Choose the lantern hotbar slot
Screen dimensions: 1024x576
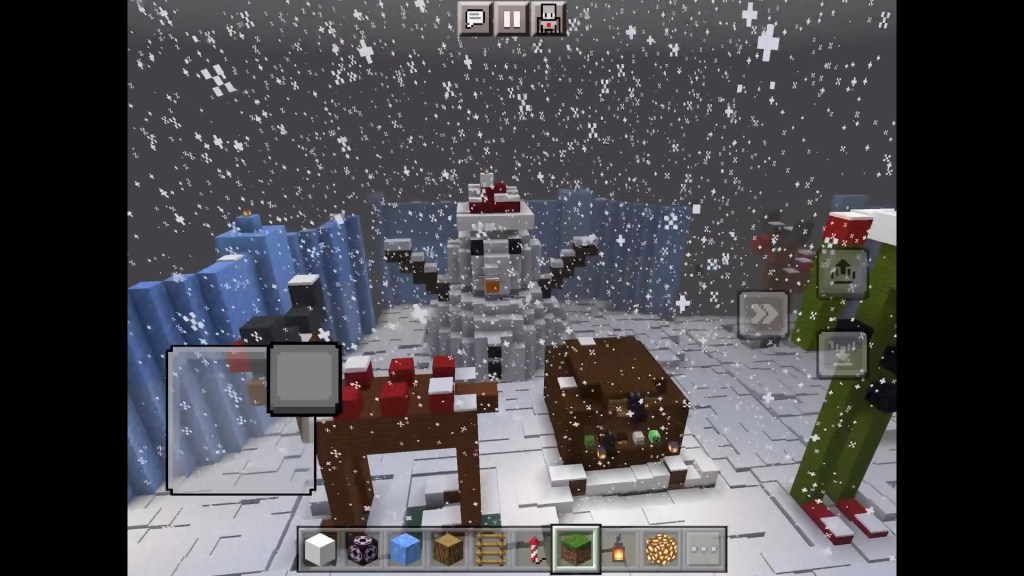(619, 549)
